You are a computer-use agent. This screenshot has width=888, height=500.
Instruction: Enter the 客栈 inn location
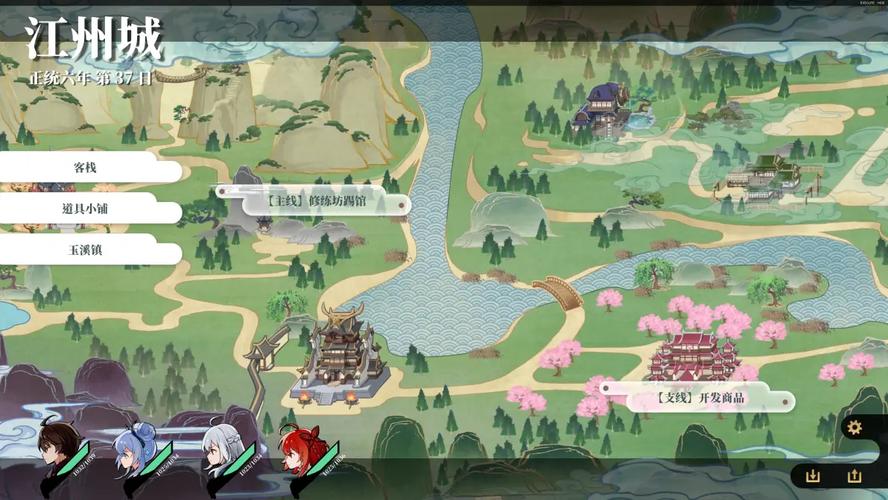[85, 167]
